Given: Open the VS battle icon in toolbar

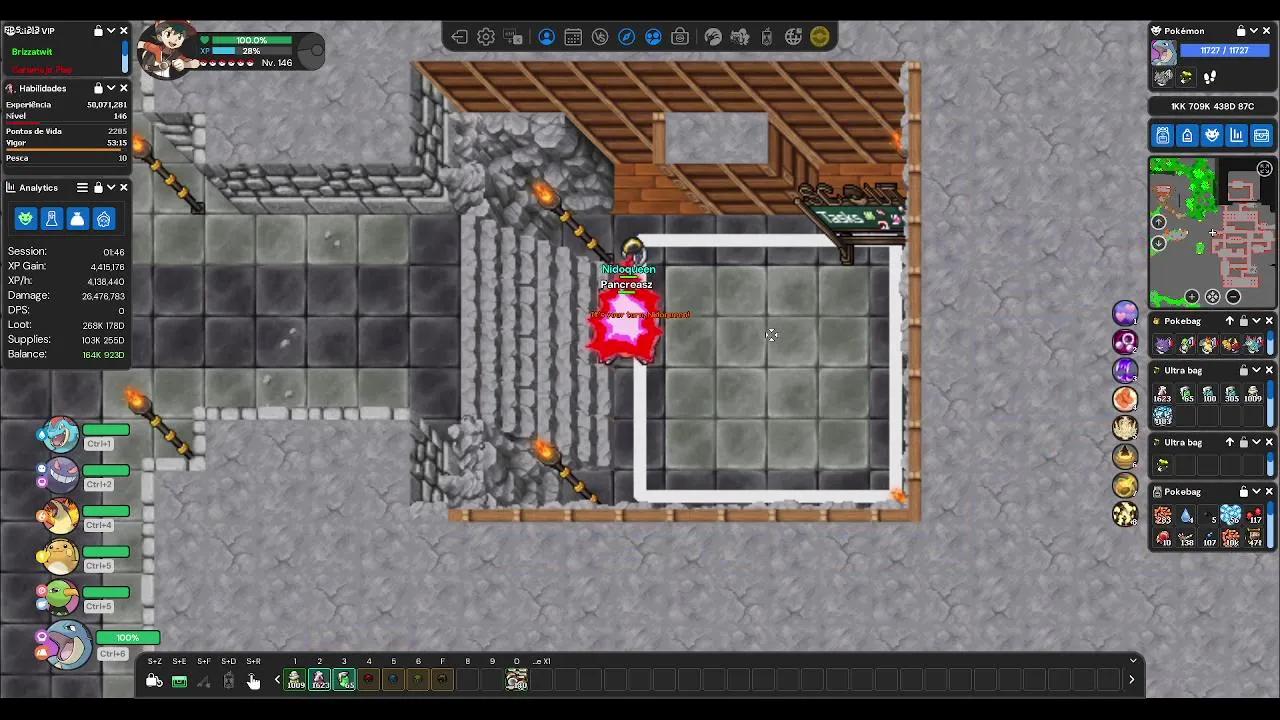Looking at the screenshot, I should [x=599, y=37].
